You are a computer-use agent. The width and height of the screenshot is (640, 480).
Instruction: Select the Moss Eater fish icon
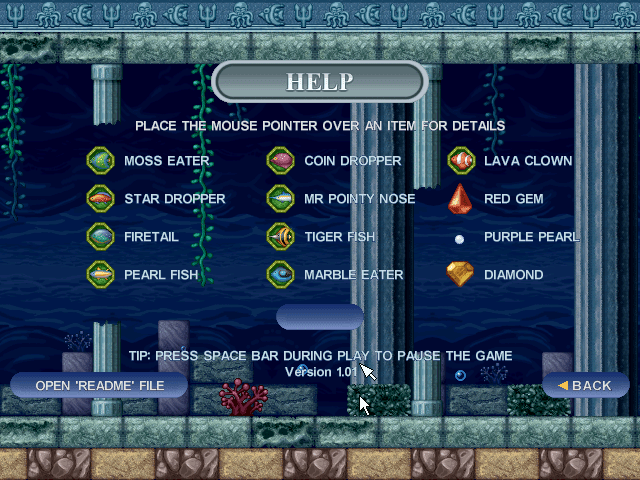tap(100, 160)
